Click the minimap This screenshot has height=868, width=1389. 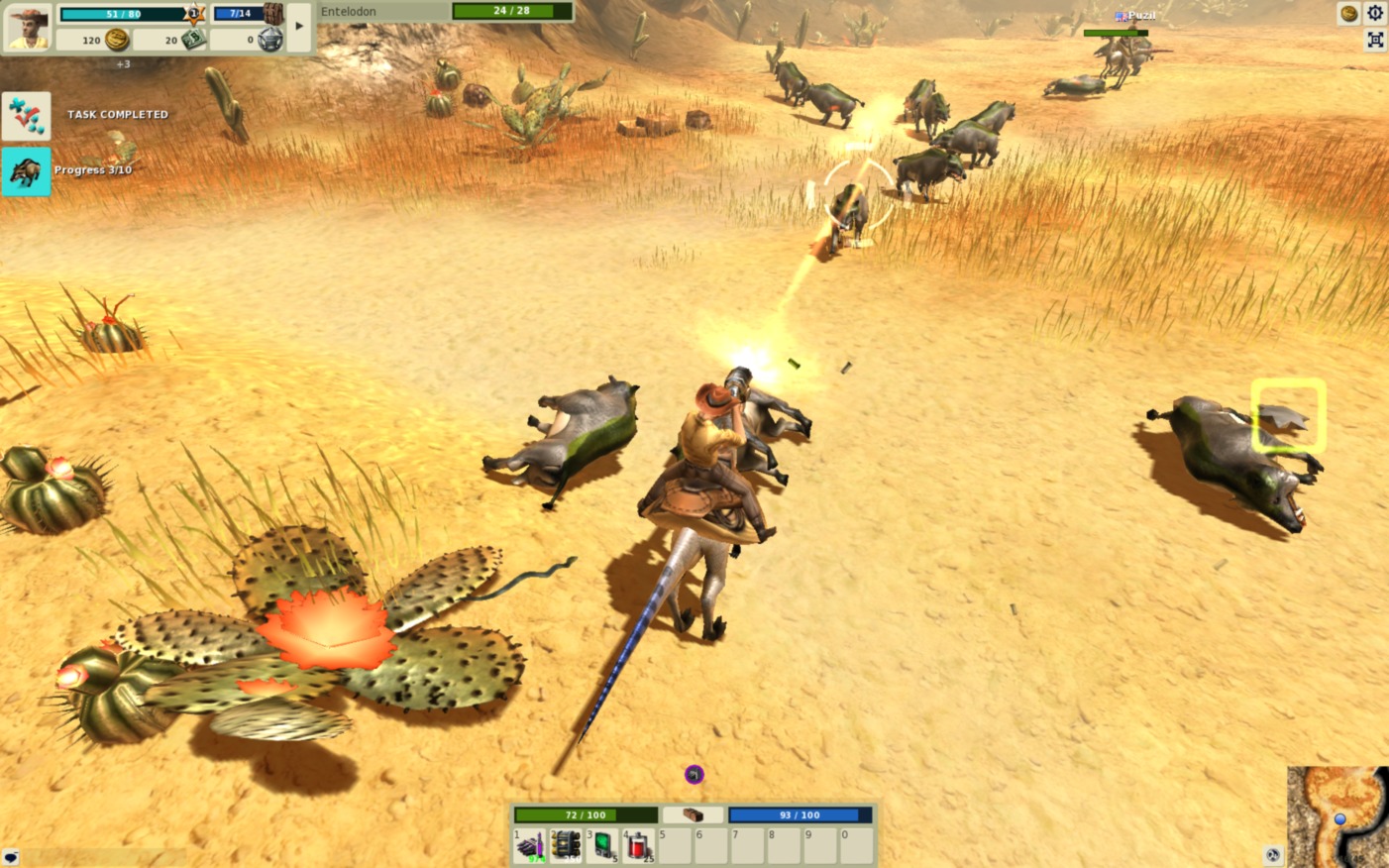[x=1337, y=816]
